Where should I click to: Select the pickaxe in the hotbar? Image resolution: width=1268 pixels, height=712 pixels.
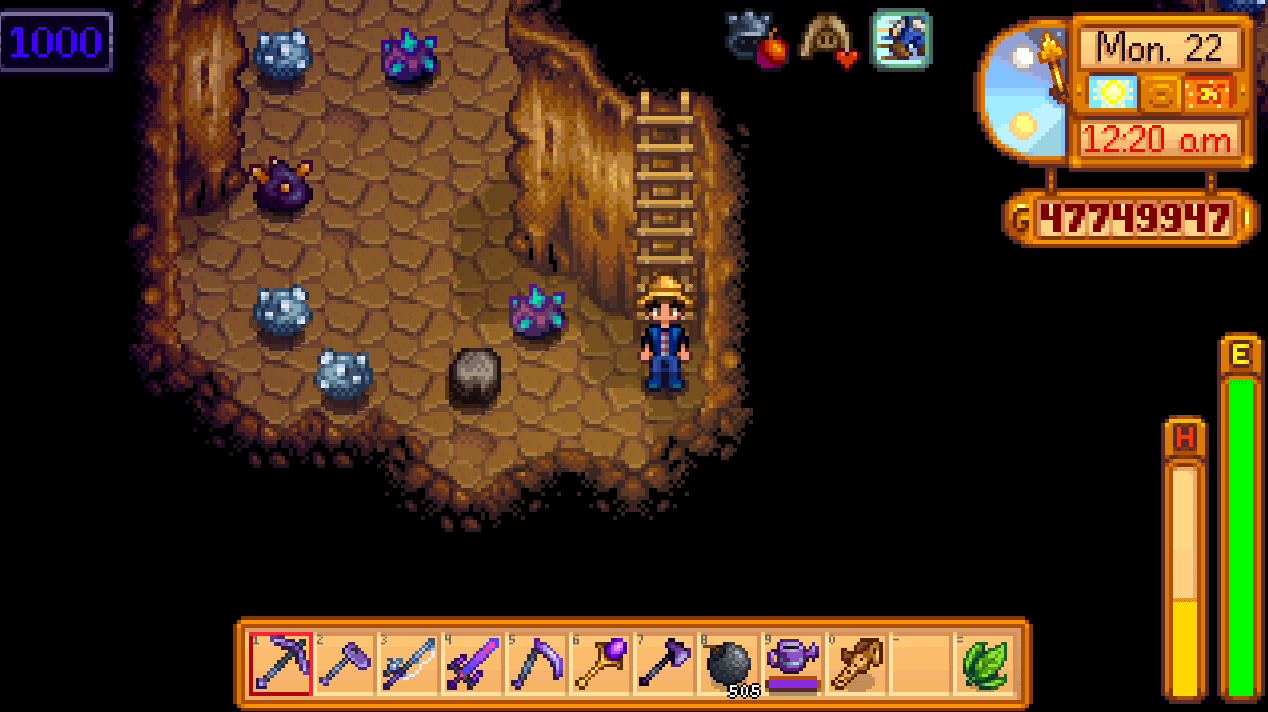pyautogui.click(x=281, y=663)
